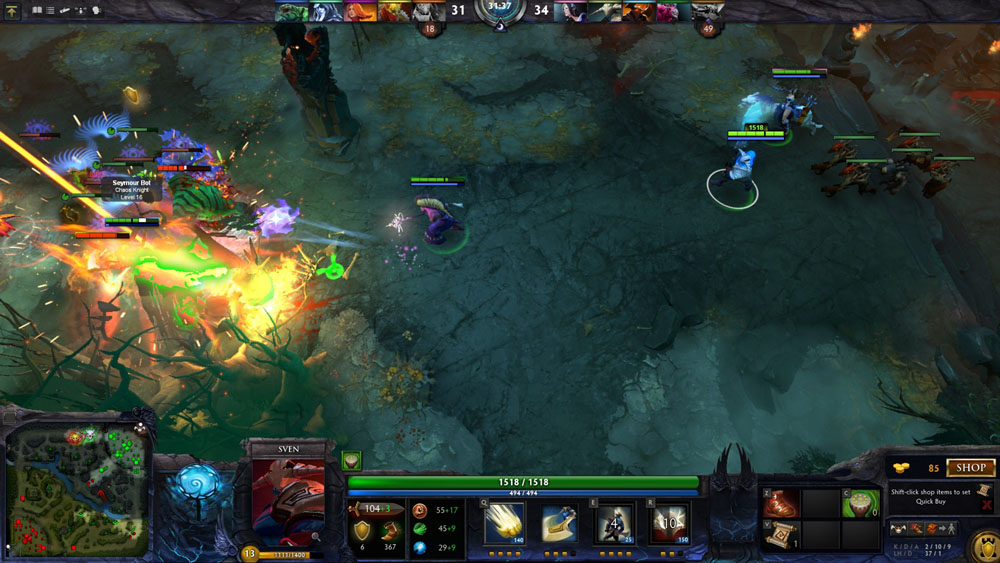
Task: Cast Sven's Storm Hammer ability
Action: click(x=504, y=522)
